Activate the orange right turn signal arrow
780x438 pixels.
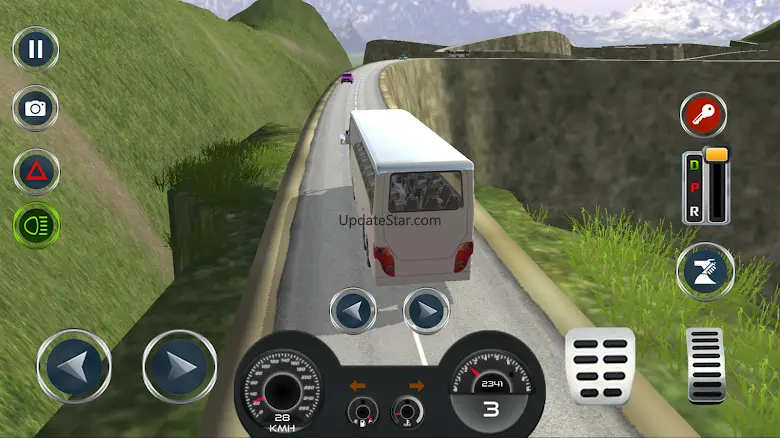tap(416, 385)
